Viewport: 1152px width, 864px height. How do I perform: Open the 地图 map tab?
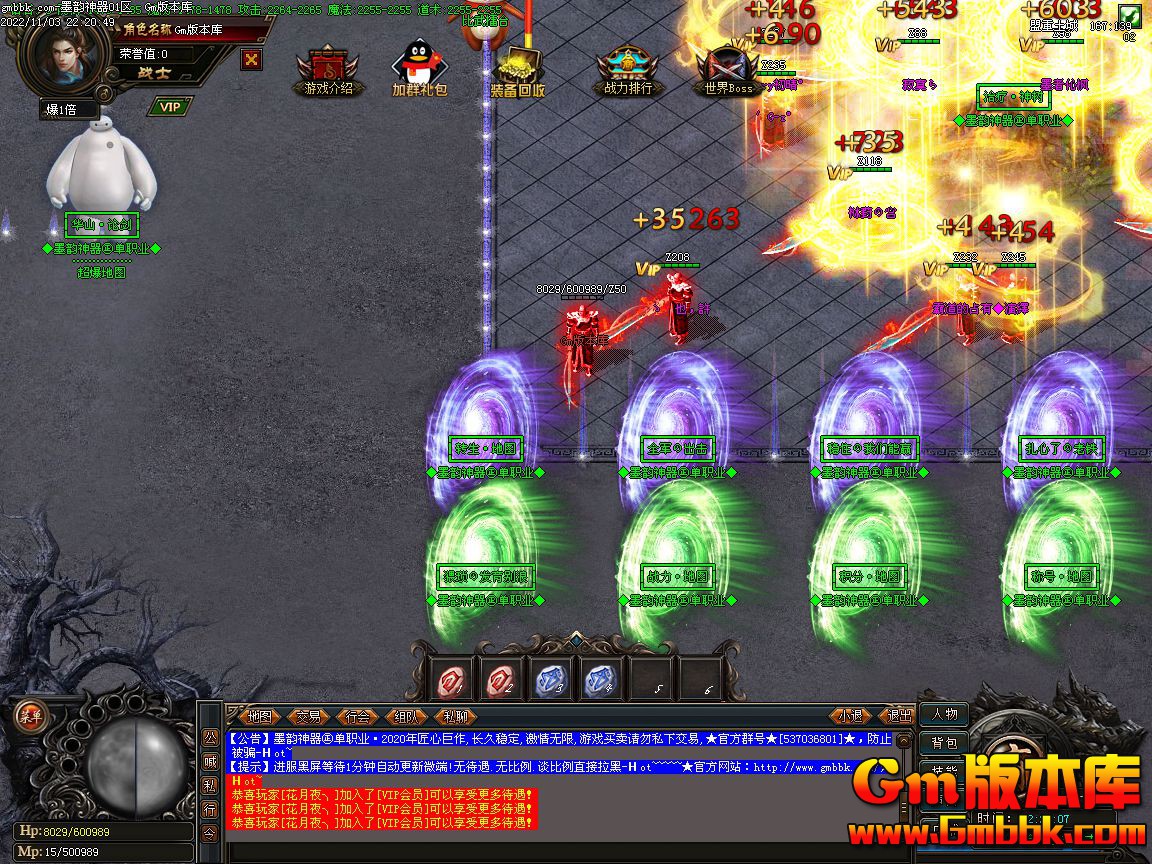pyautogui.click(x=259, y=716)
